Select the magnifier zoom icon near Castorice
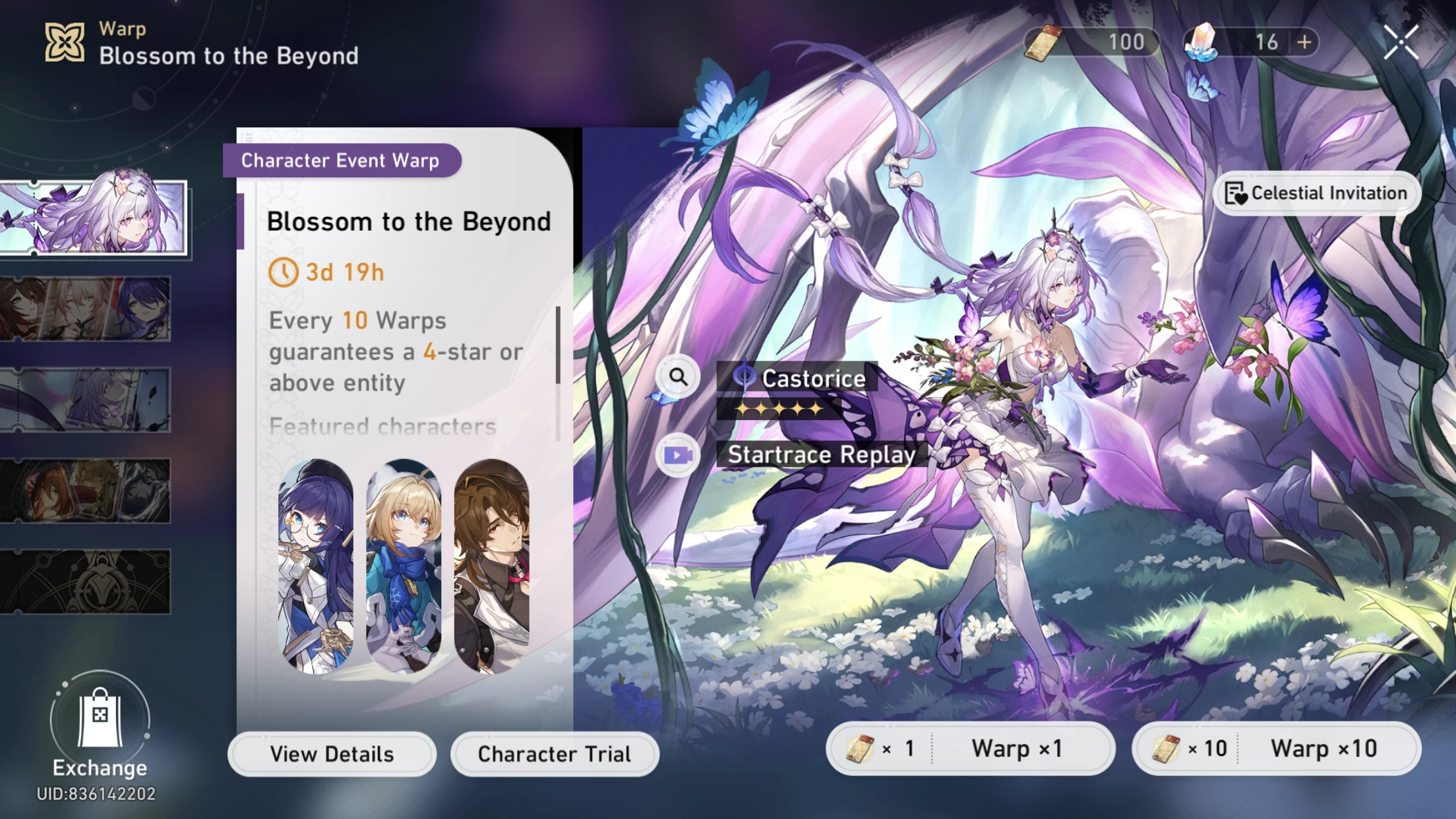Image resolution: width=1456 pixels, height=819 pixels. point(679,376)
